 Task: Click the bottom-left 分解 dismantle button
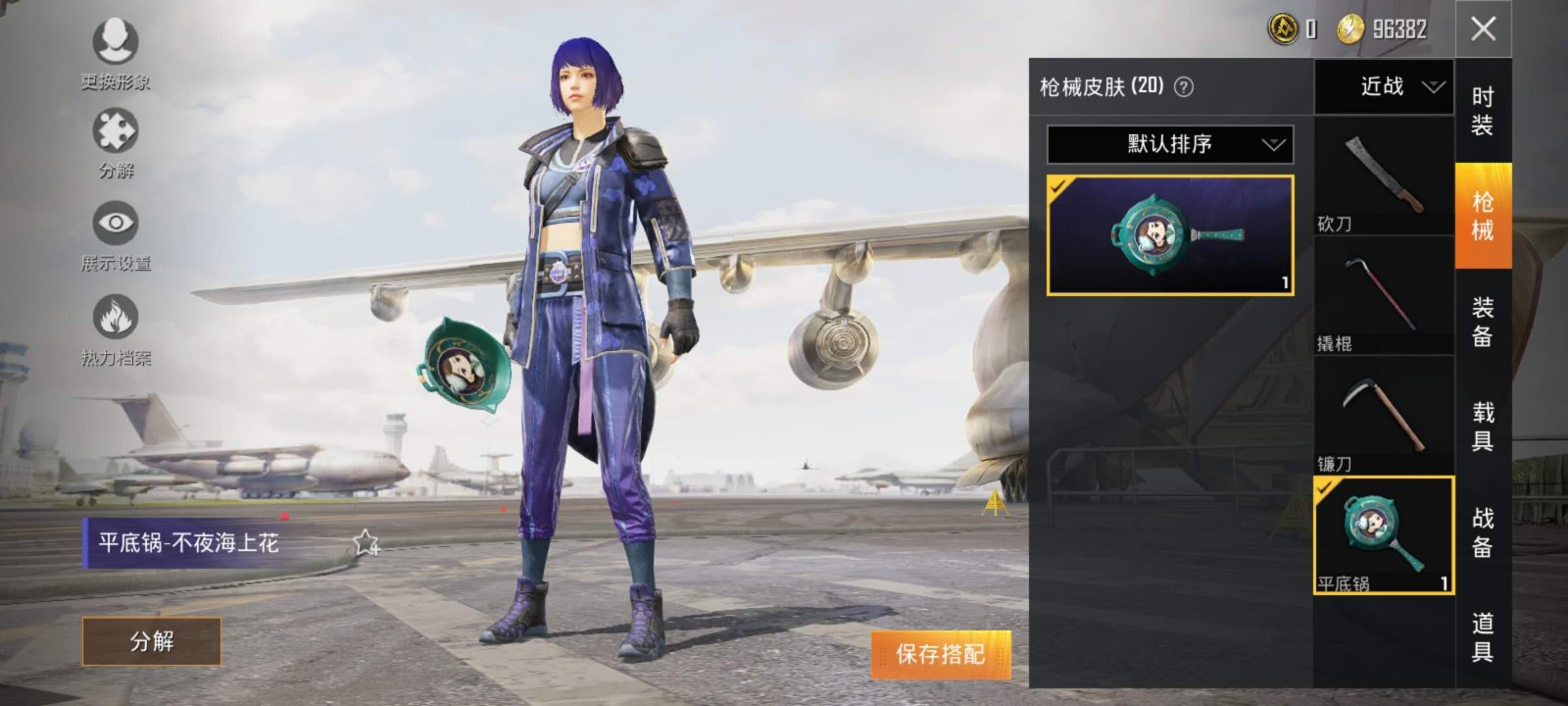click(x=152, y=641)
